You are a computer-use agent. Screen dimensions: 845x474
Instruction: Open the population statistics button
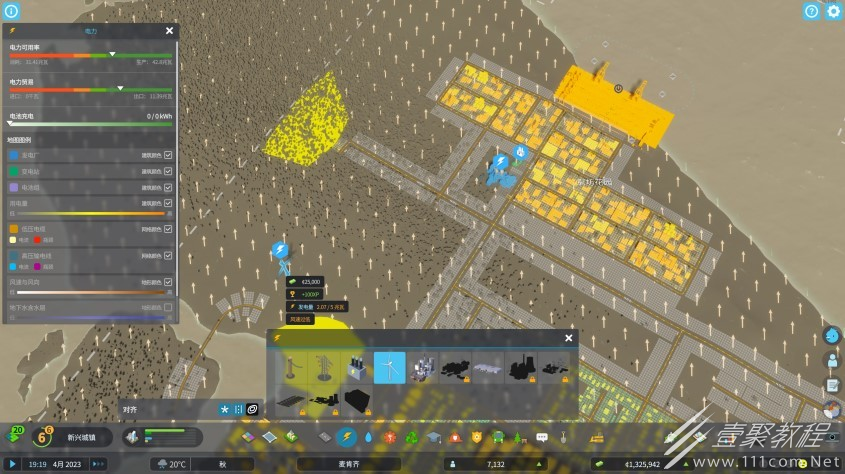tap(832, 360)
